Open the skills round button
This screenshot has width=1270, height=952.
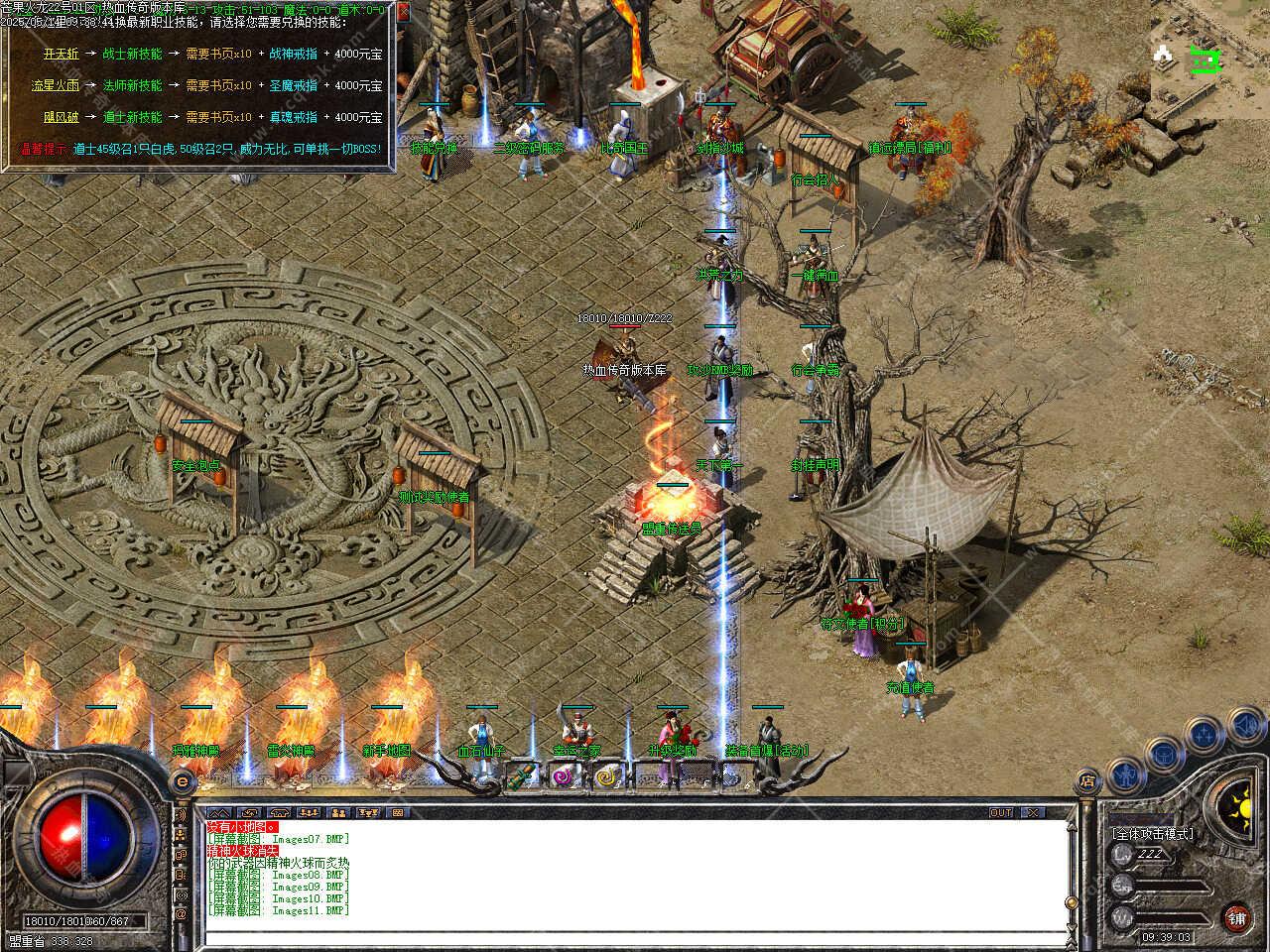(1204, 734)
